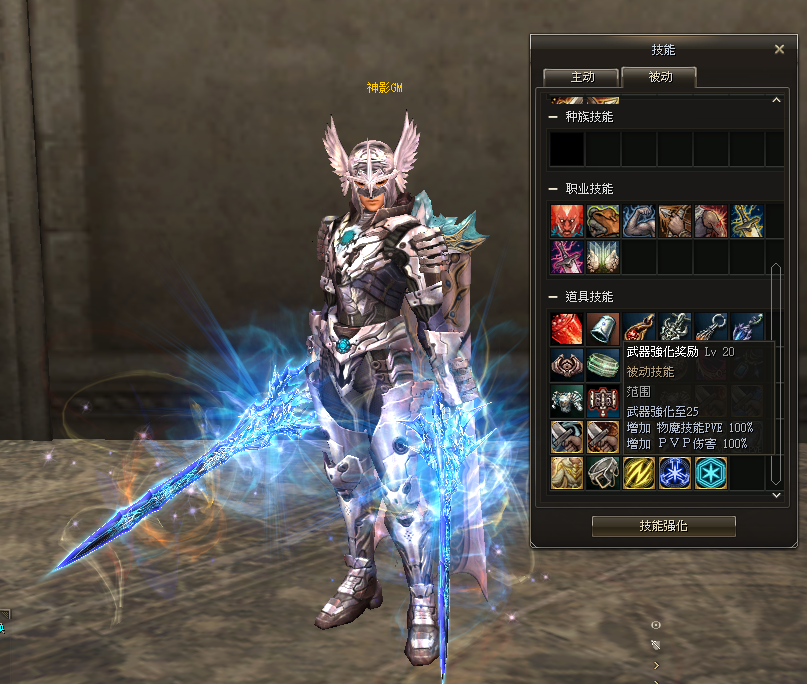Screen dimensions: 807x684
Task: Collapse the 职业技能 class skills section
Action: [x=554, y=189]
